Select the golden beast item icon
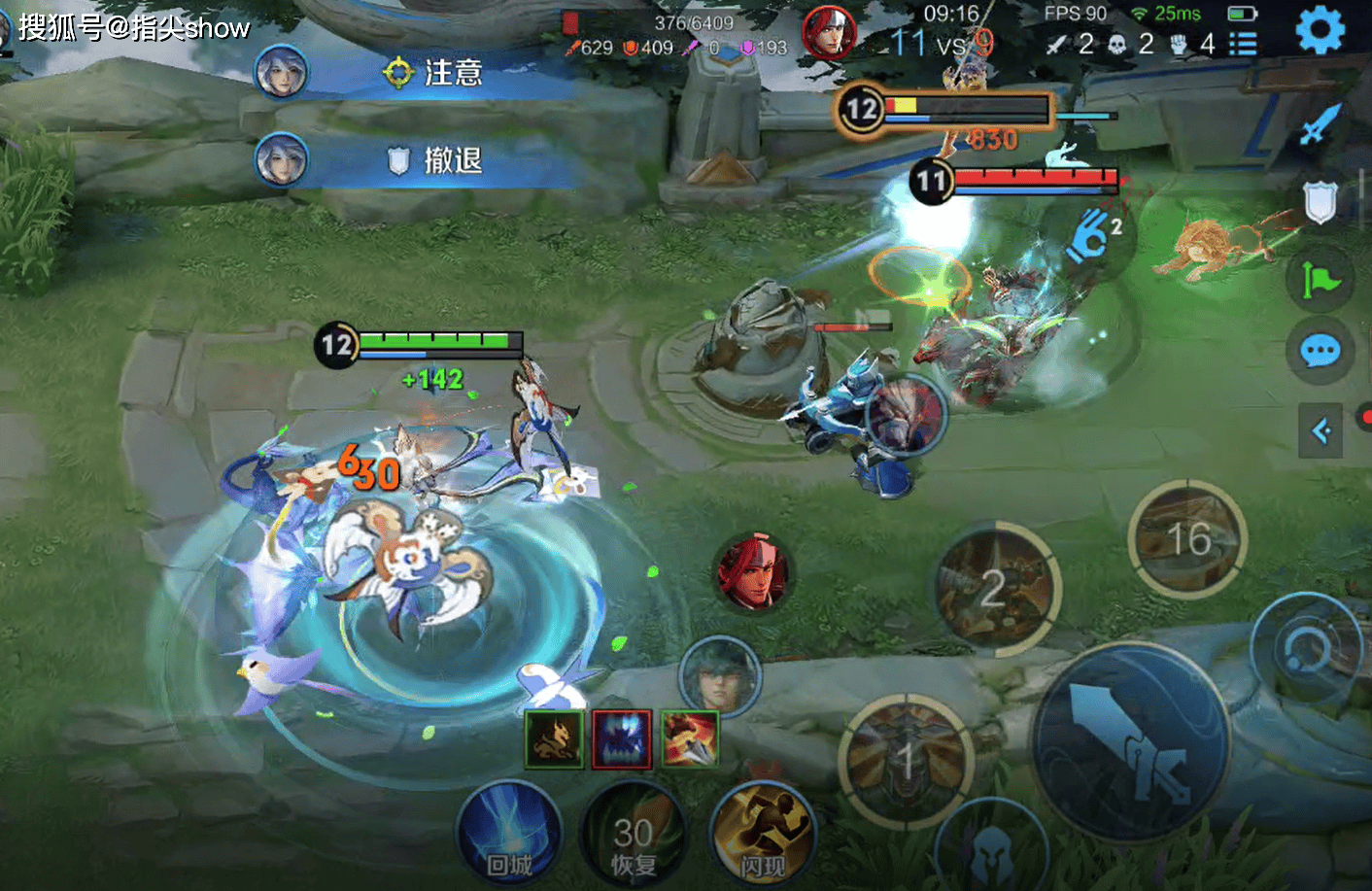 (554, 739)
